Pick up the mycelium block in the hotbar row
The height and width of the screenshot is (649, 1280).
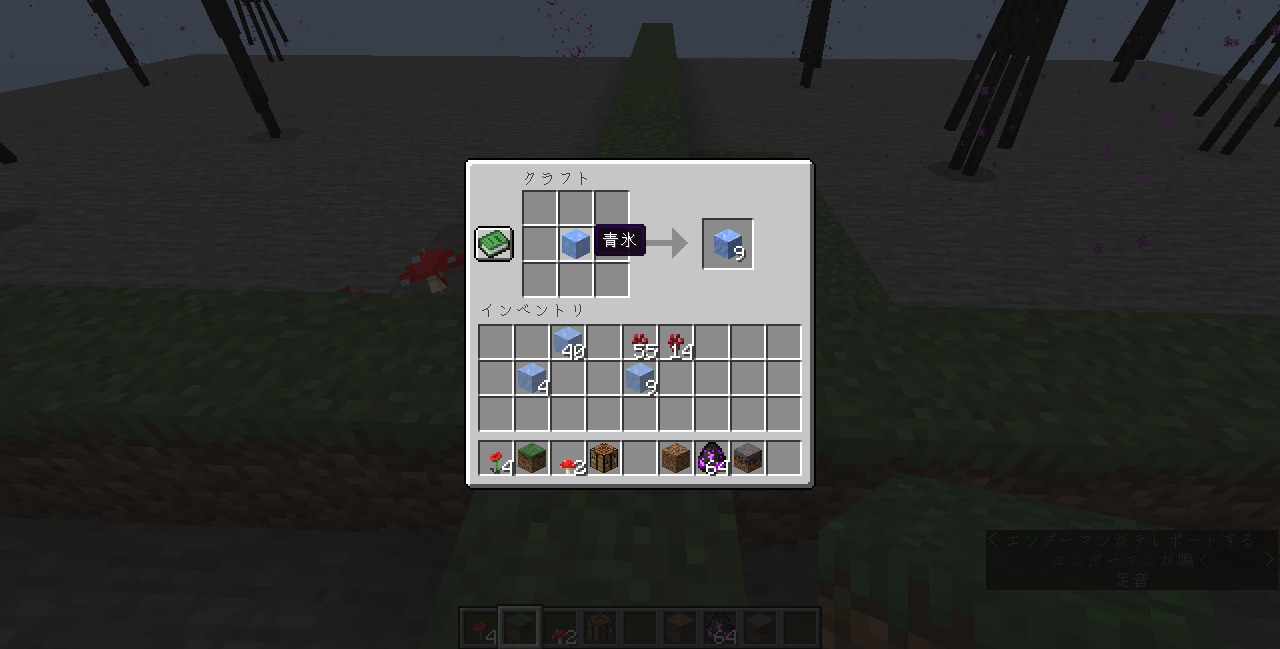tap(748, 458)
